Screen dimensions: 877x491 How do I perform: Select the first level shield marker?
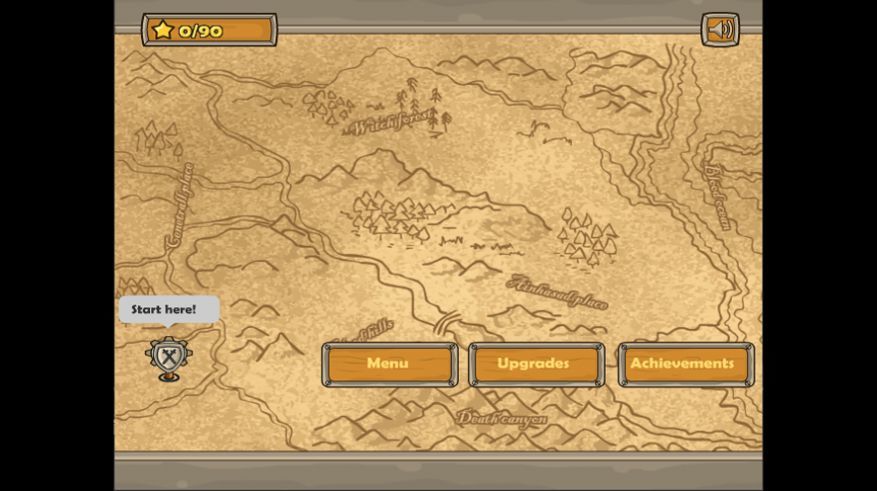click(x=168, y=356)
